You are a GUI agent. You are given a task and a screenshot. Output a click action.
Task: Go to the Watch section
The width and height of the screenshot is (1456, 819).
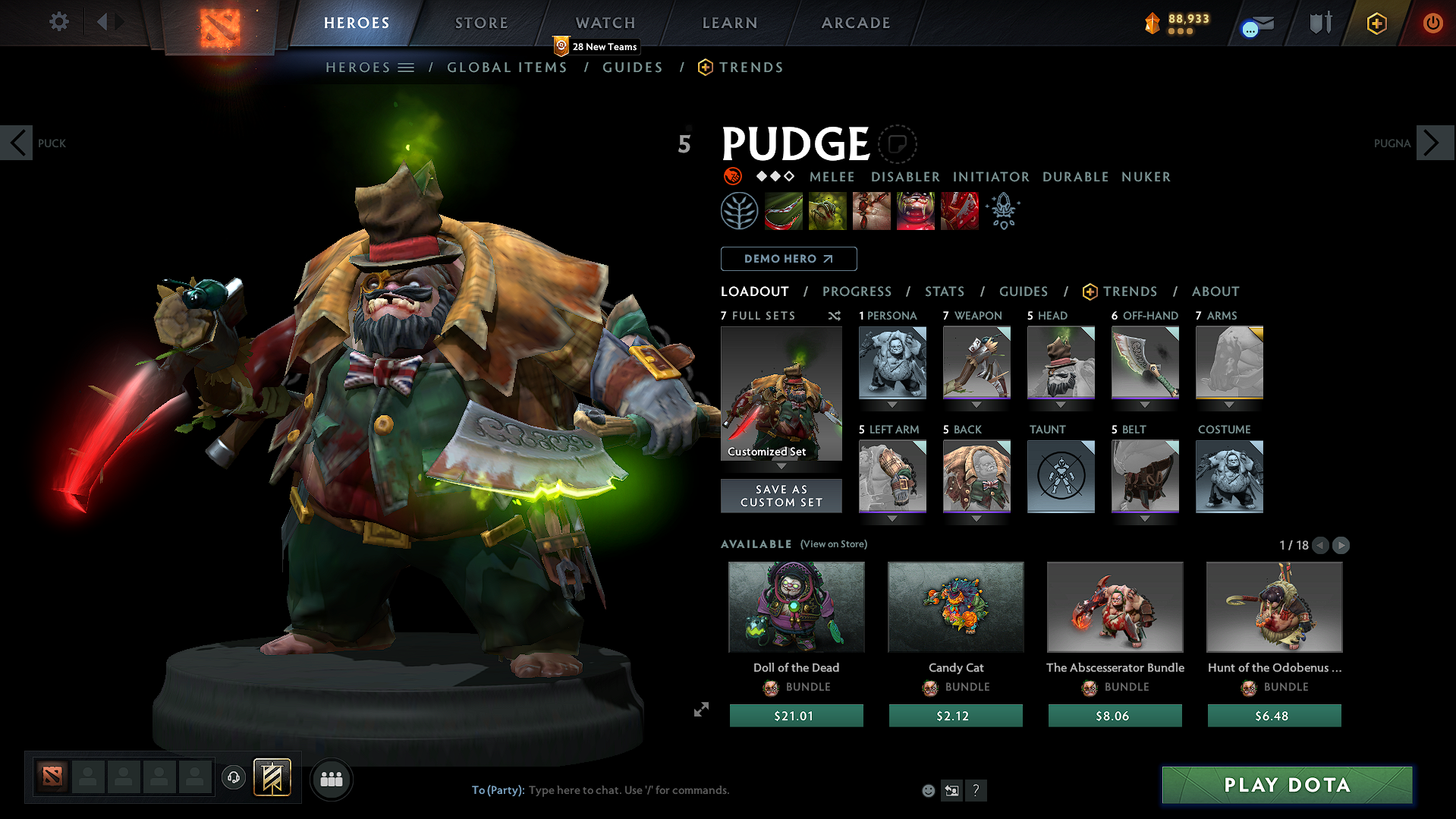point(605,23)
